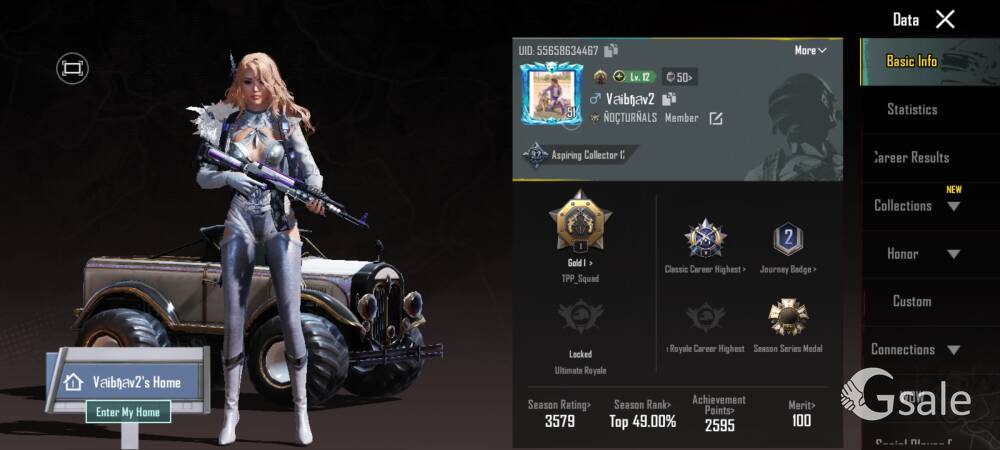Enter My Home
Viewport: 1000px width, 450px height.
[127, 411]
